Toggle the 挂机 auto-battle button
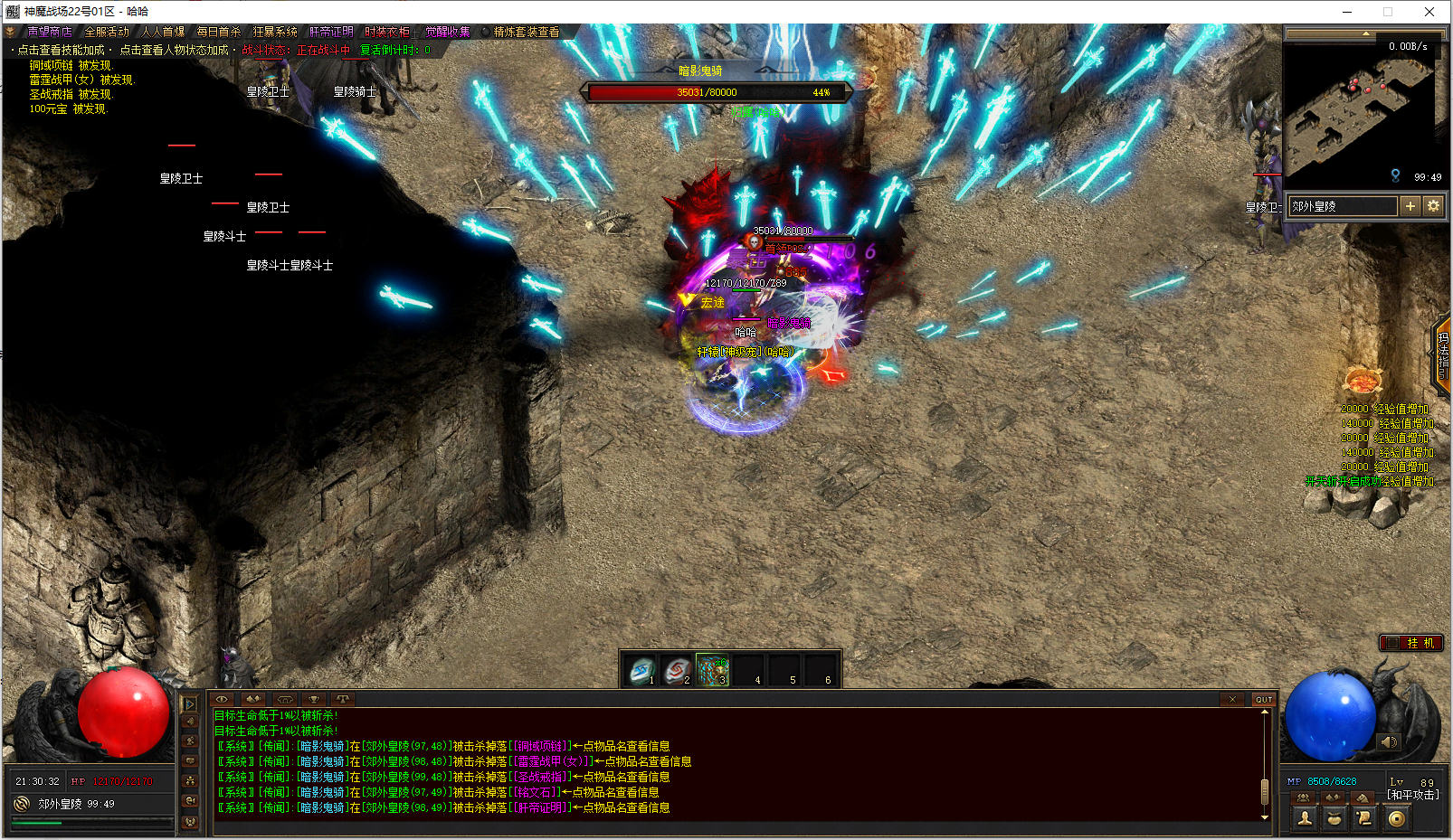The image size is (1453, 840). [x=1410, y=643]
